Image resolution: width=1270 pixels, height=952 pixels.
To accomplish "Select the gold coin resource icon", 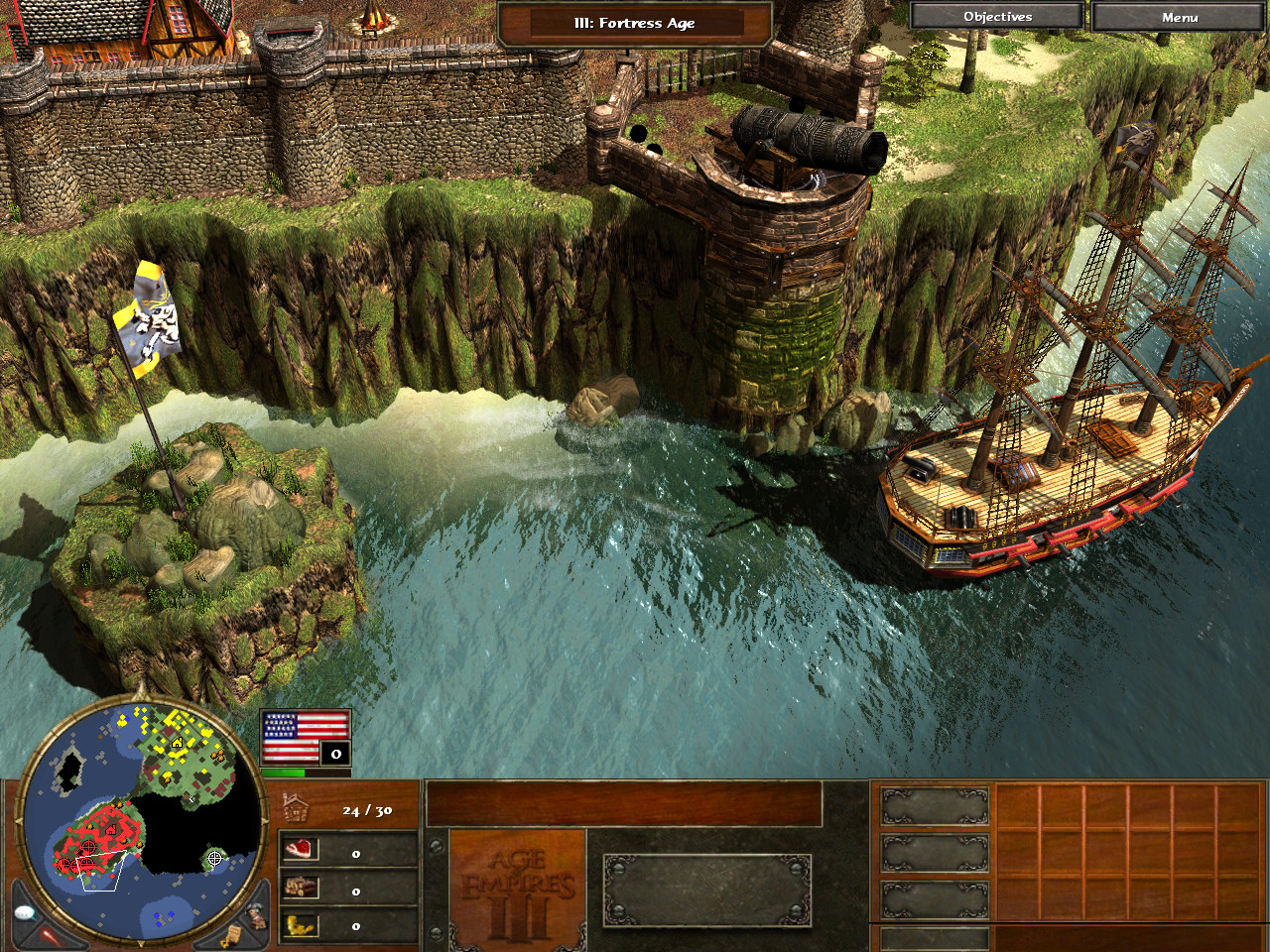I will 300,925.
